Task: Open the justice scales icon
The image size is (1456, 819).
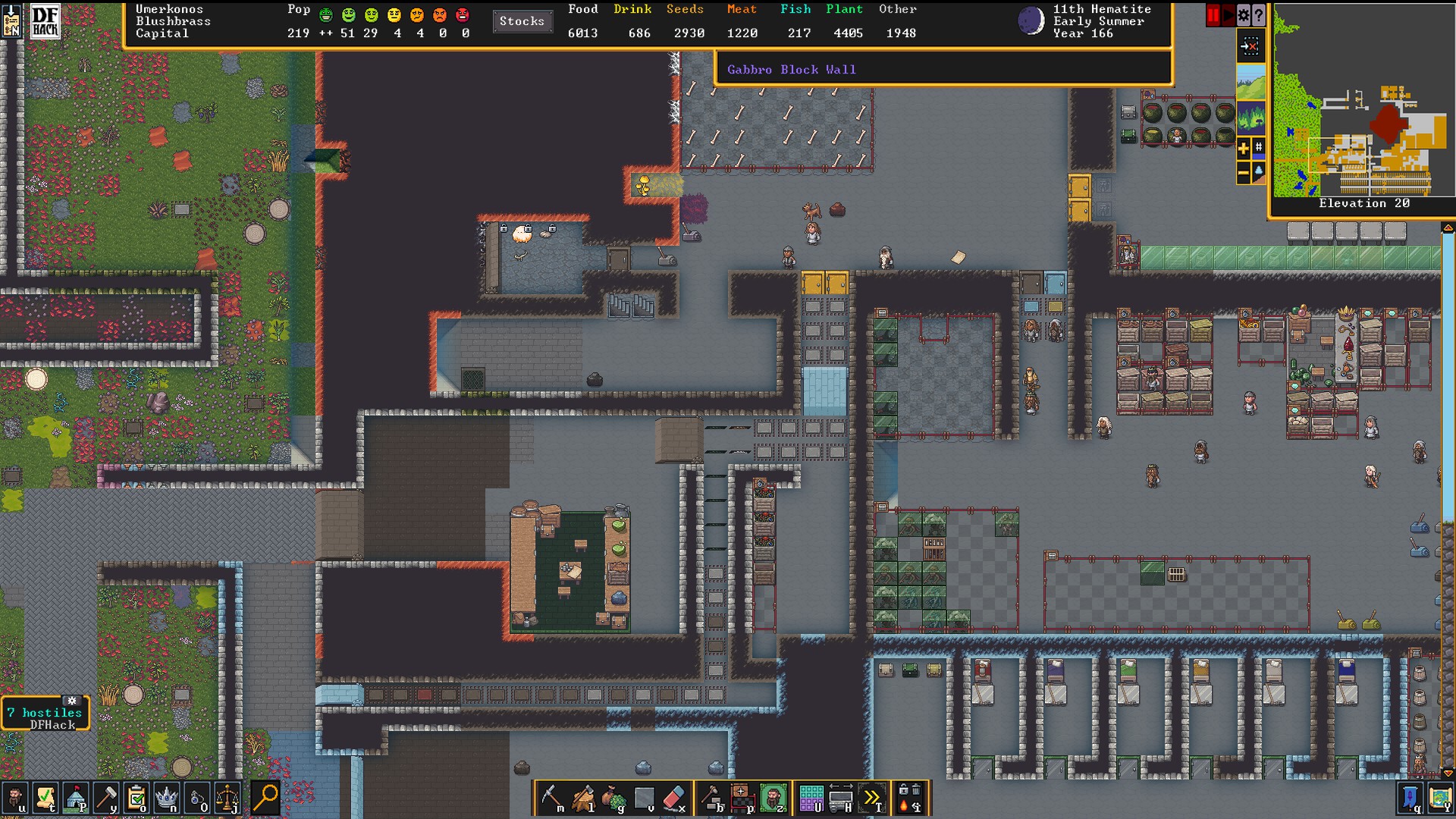Action: click(227, 798)
